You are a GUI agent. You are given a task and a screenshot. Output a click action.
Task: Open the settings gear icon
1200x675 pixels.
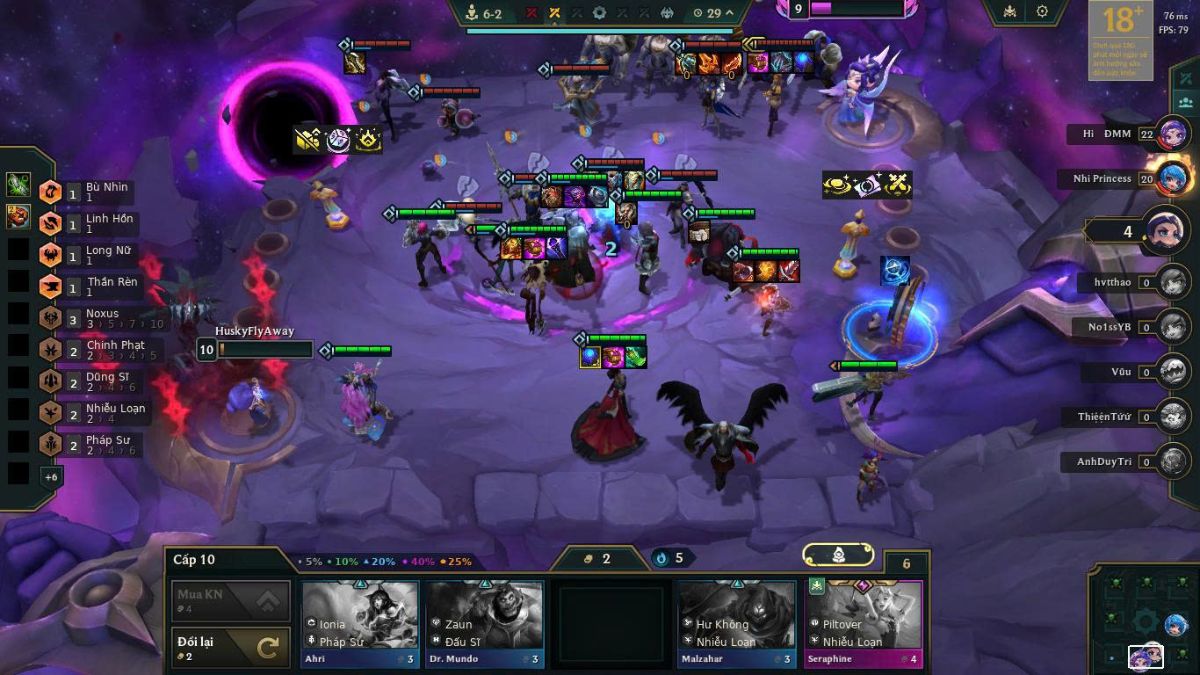point(1042,12)
